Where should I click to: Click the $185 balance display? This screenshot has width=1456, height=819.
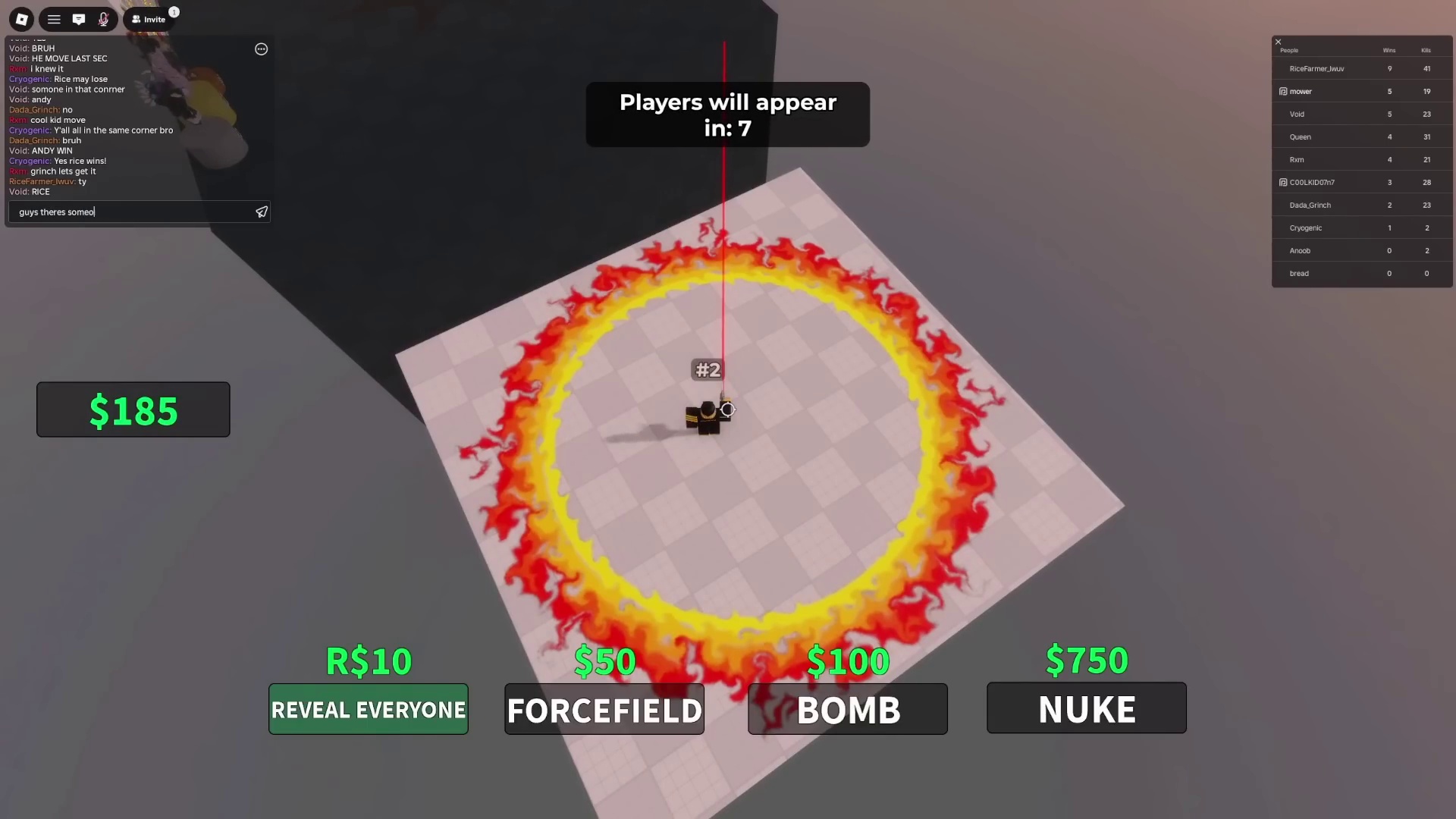tap(133, 409)
